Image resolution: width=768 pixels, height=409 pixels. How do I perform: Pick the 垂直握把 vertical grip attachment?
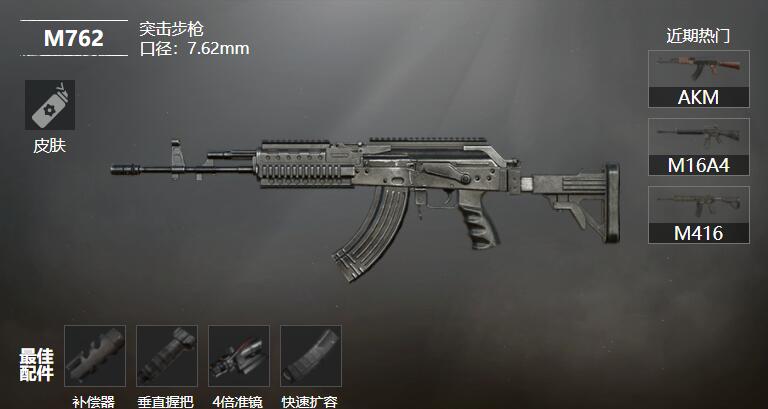point(166,356)
